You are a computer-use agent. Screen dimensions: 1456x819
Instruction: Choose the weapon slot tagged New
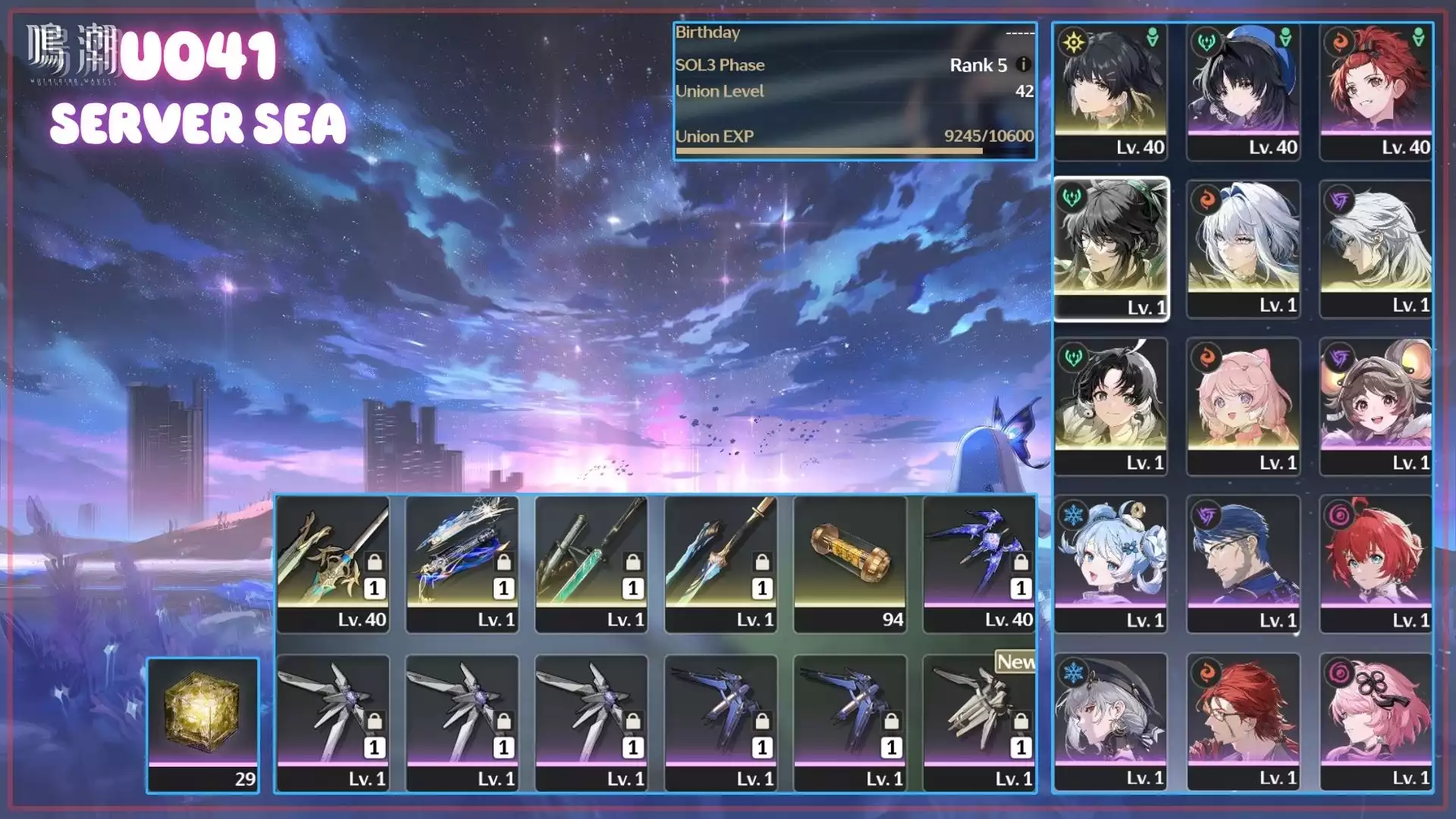click(979, 723)
